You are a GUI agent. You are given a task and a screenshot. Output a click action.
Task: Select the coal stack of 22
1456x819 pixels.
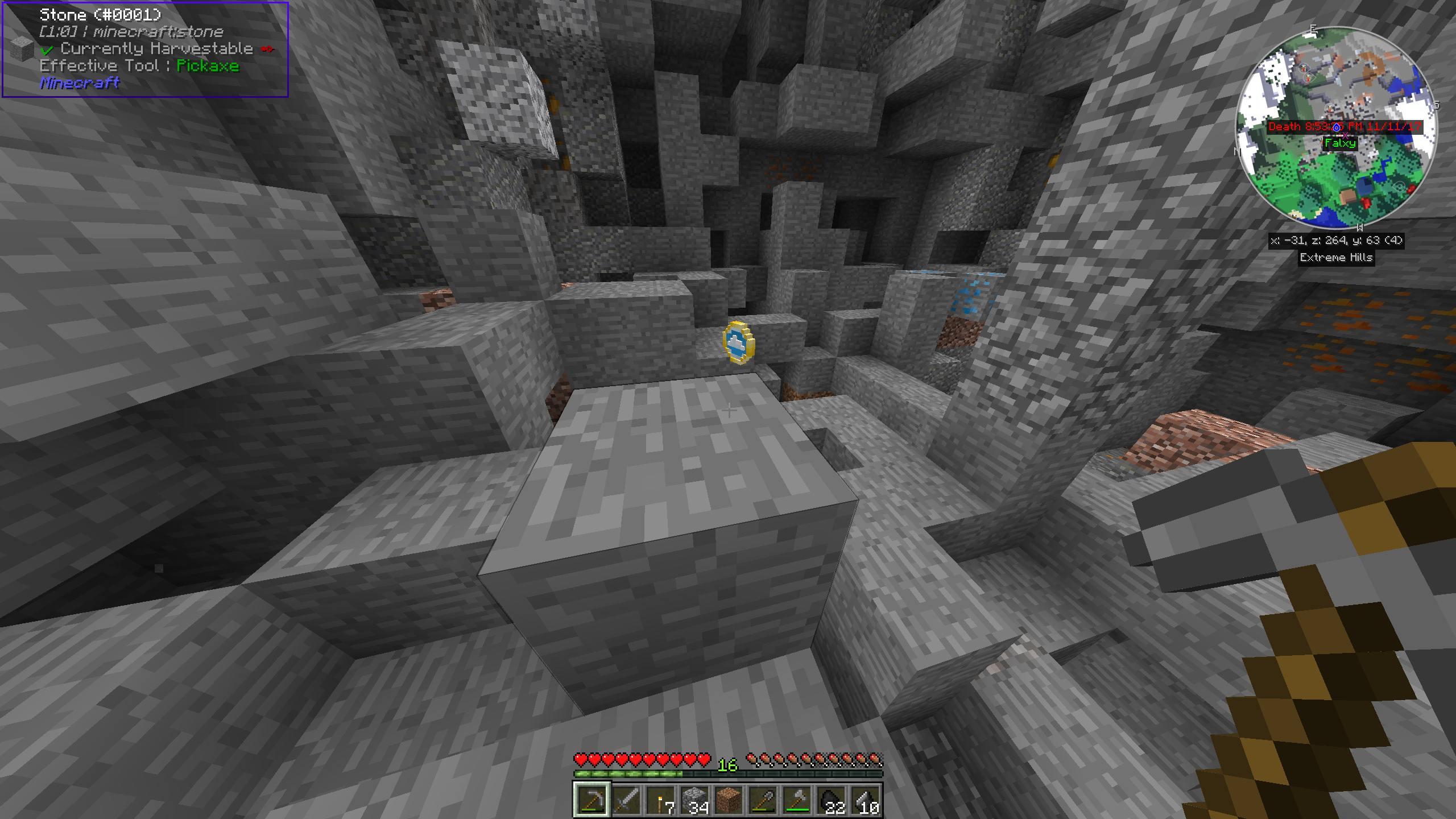pos(831,800)
